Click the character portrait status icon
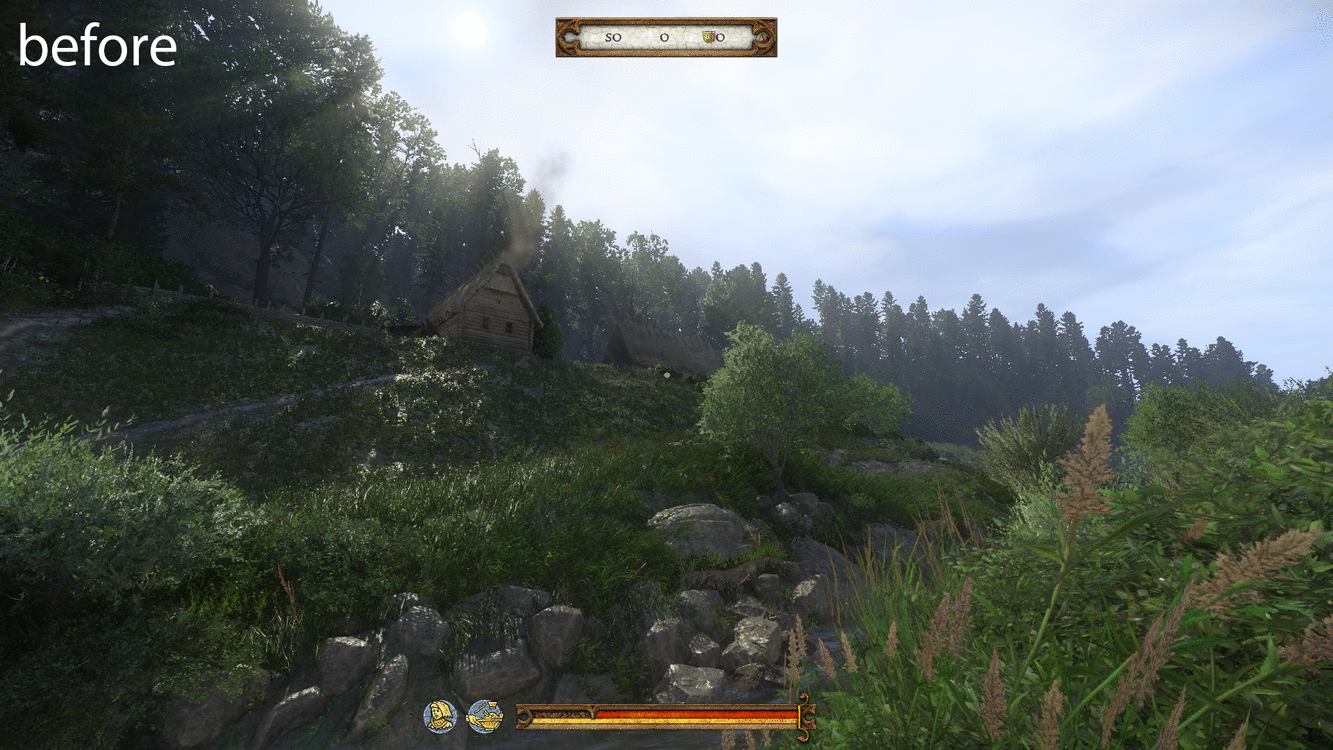Viewport: 1333px width, 750px height. point(440,716)
